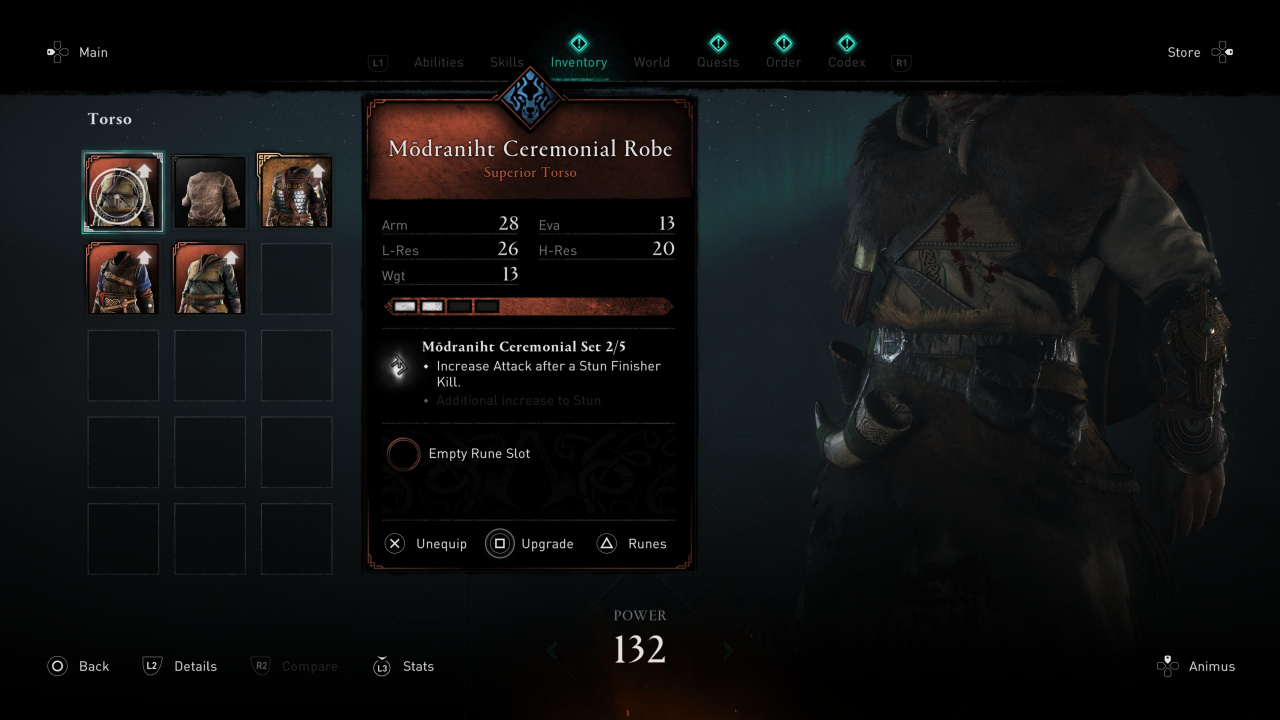Select the green-sleeved torso with fur belt

[x=210, y=279]
